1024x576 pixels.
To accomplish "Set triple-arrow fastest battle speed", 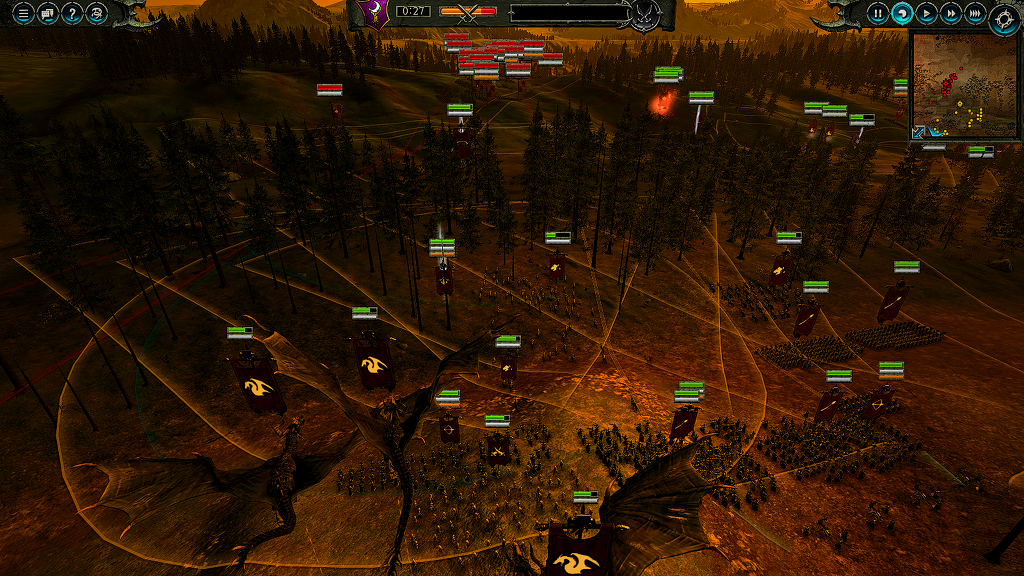I will point(976,13).
